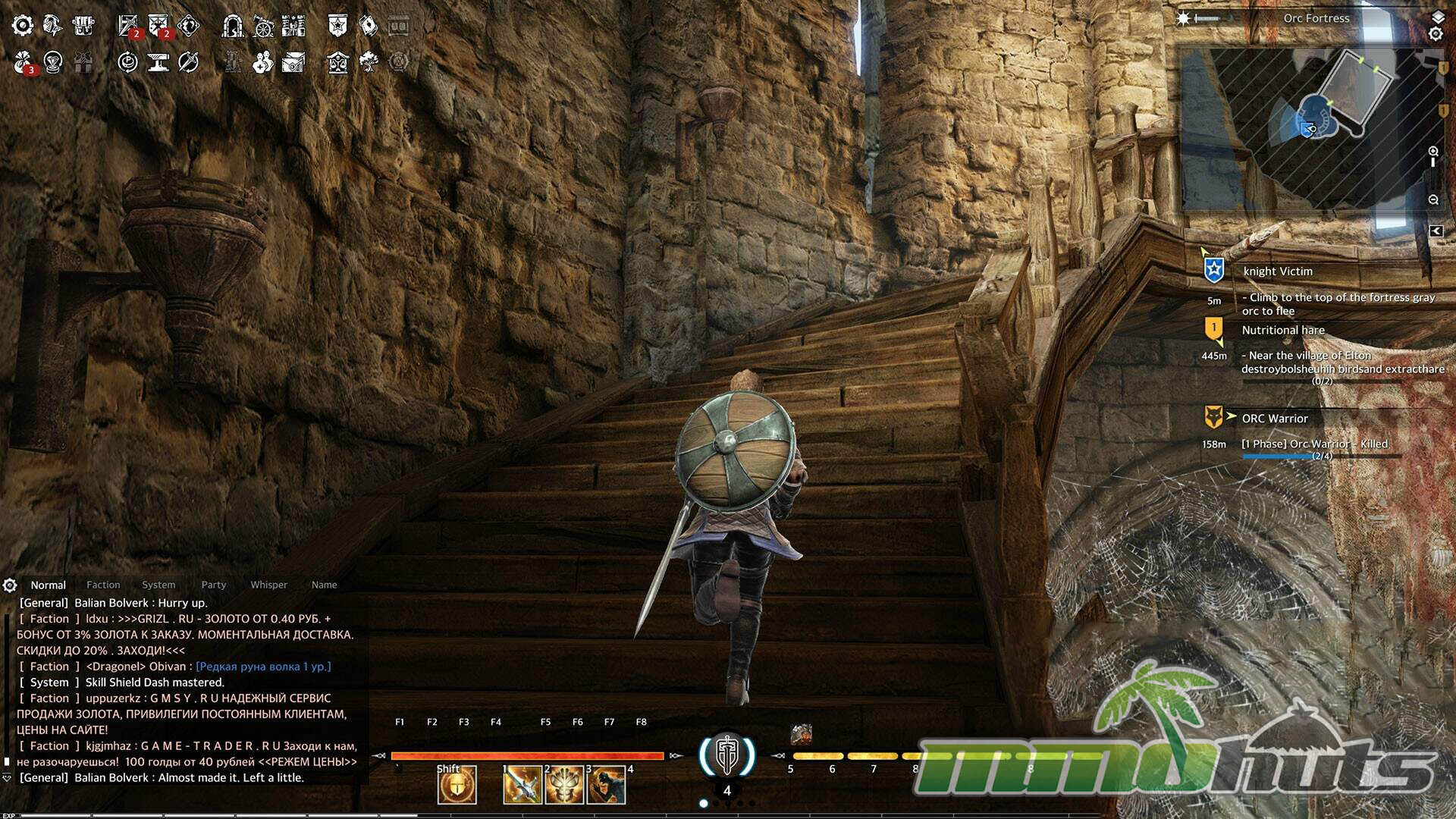
Task: Activate the sword skill in slot 1
Action: click(522, 785)
